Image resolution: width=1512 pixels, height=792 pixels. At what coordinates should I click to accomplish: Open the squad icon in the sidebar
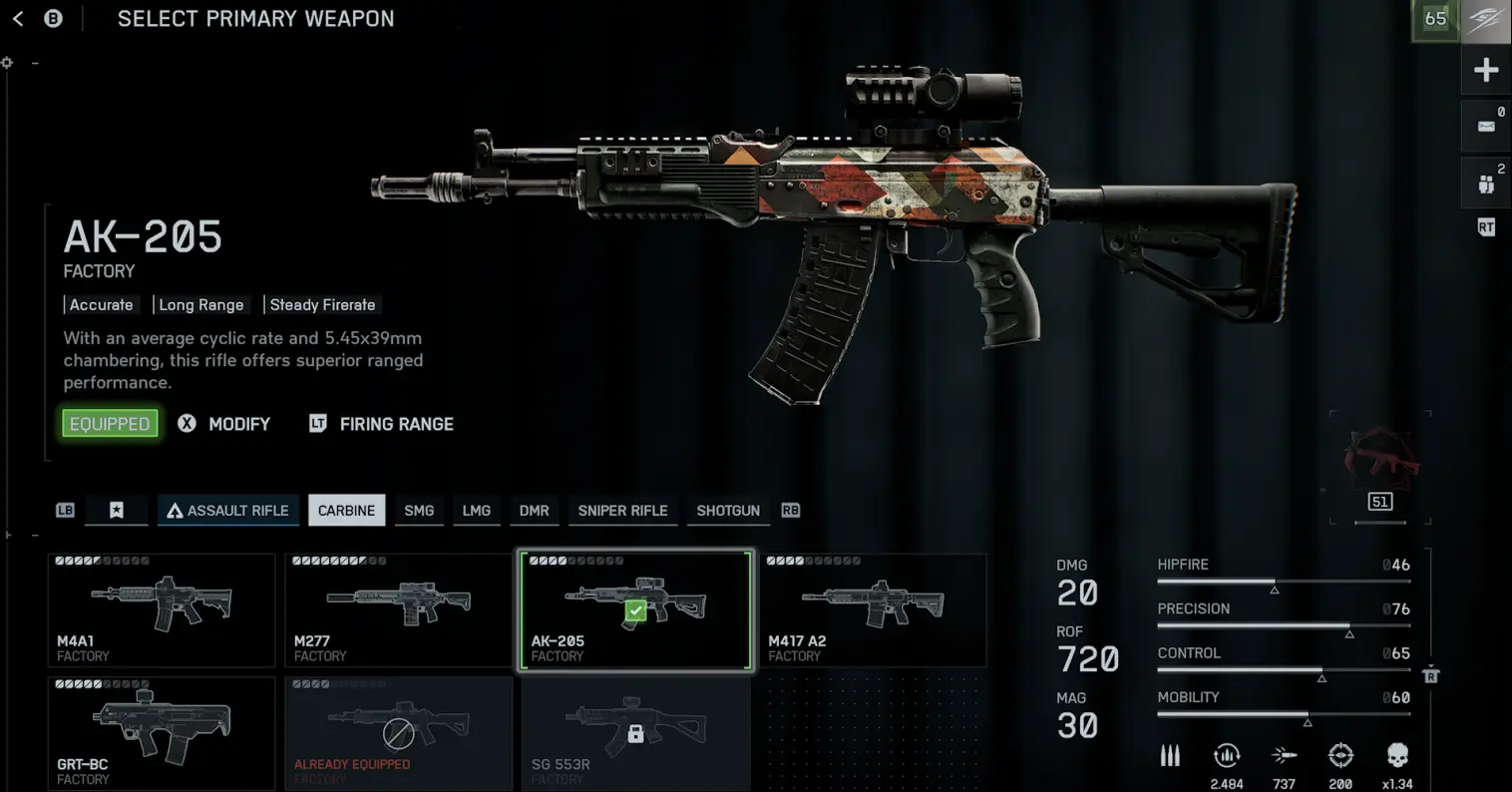coord(1486,184)
